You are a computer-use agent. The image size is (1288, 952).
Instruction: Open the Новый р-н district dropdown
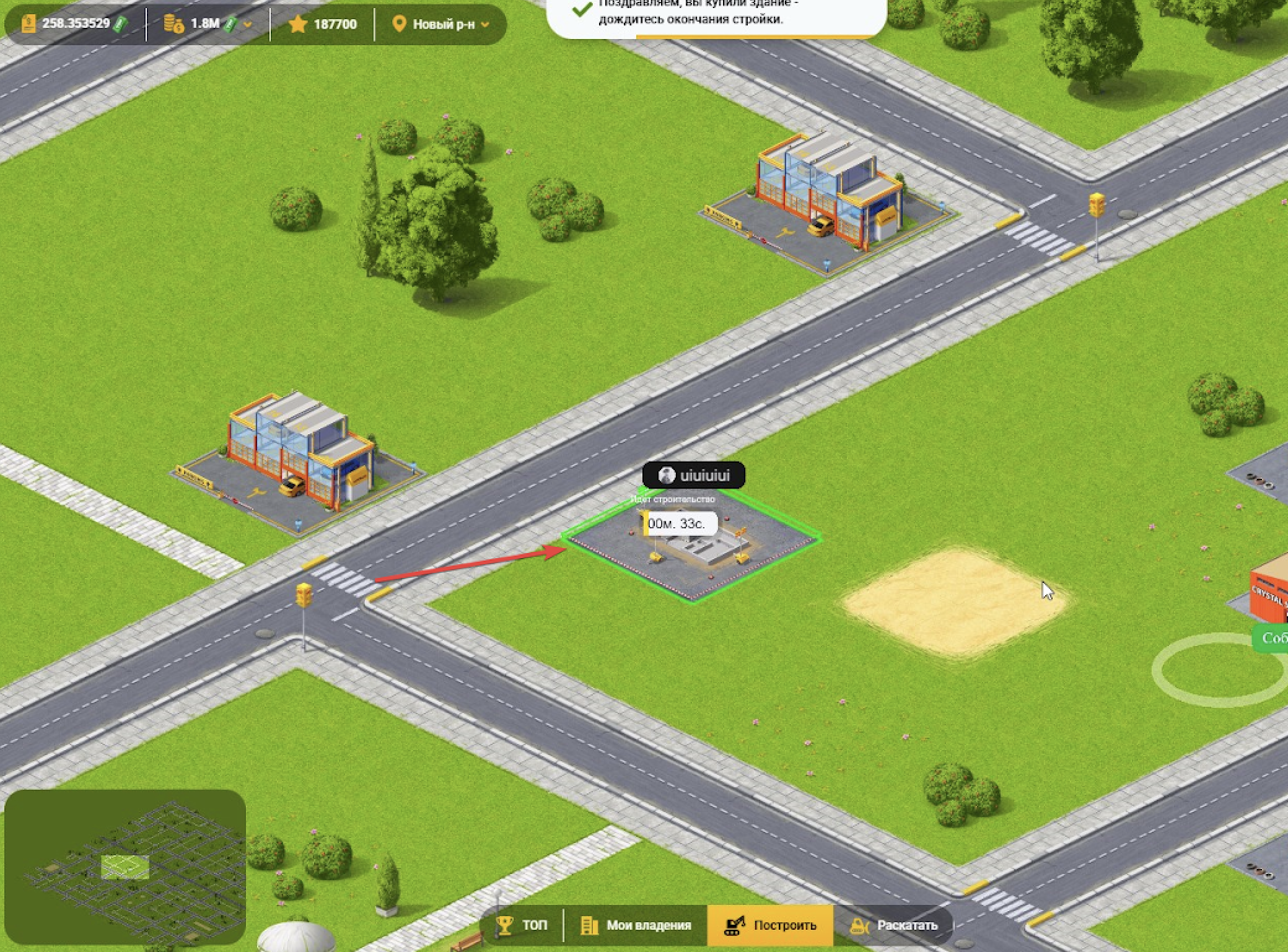pyautogui.click(x=441, y=24)
